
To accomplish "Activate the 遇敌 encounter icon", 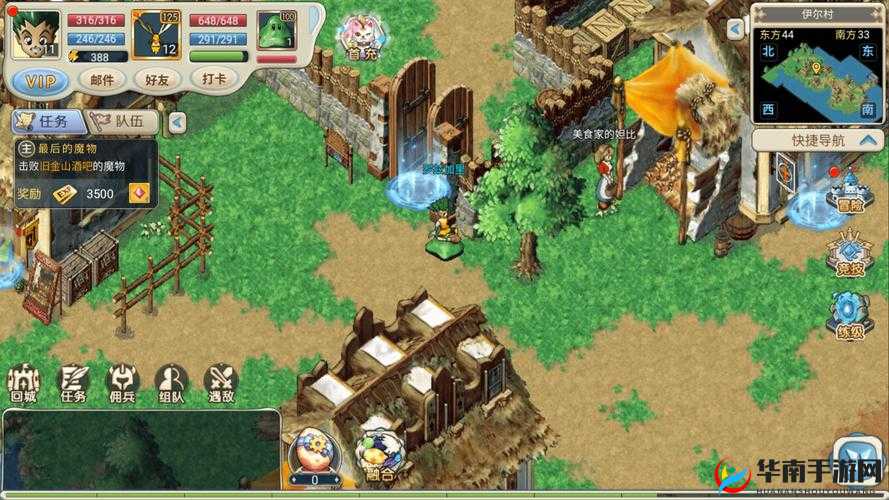I will 220,383.
